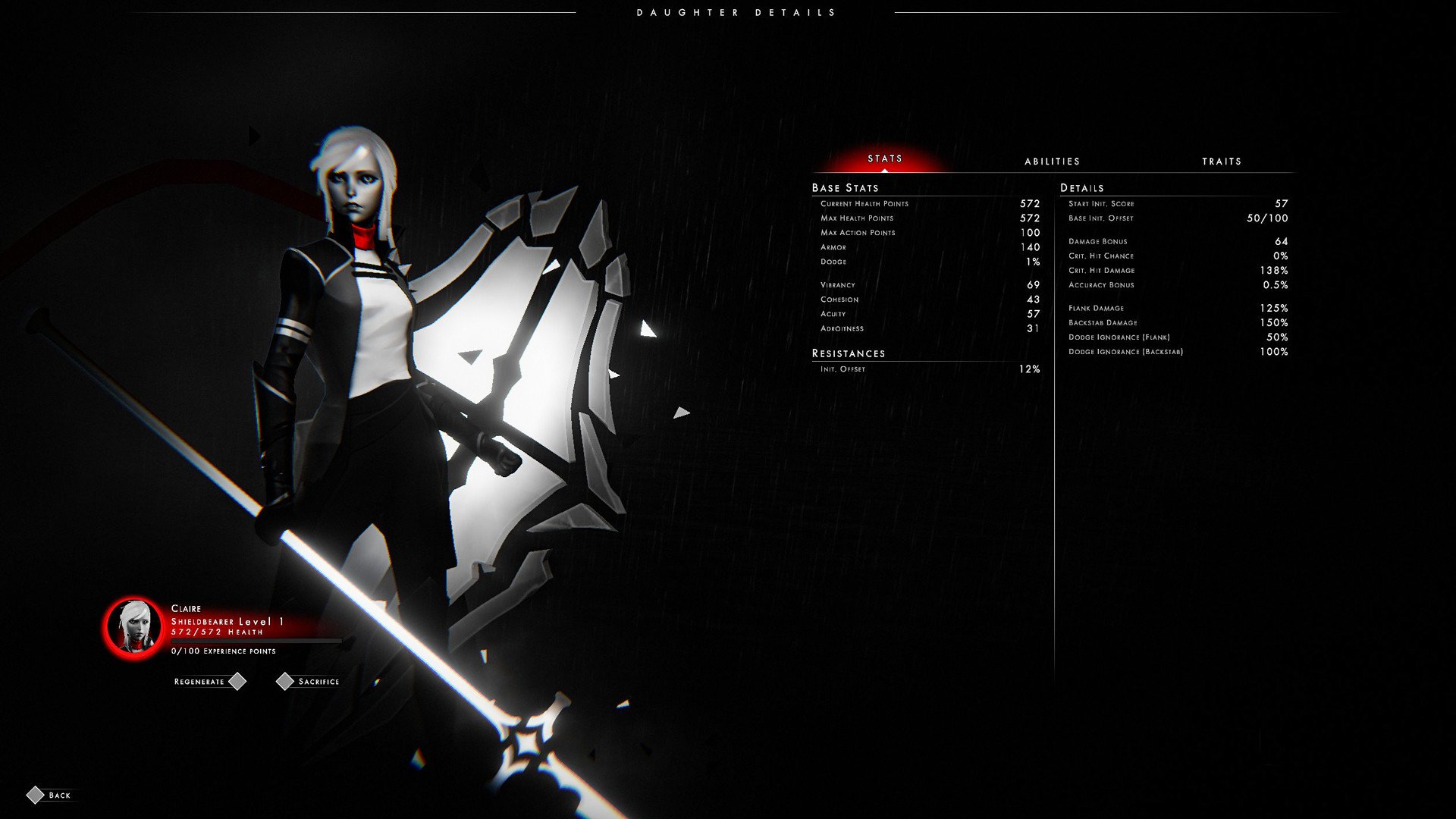Viewport: 1456px width, 819px height.
Task: Click the Base Stats section header
Action: pos(844,187)
